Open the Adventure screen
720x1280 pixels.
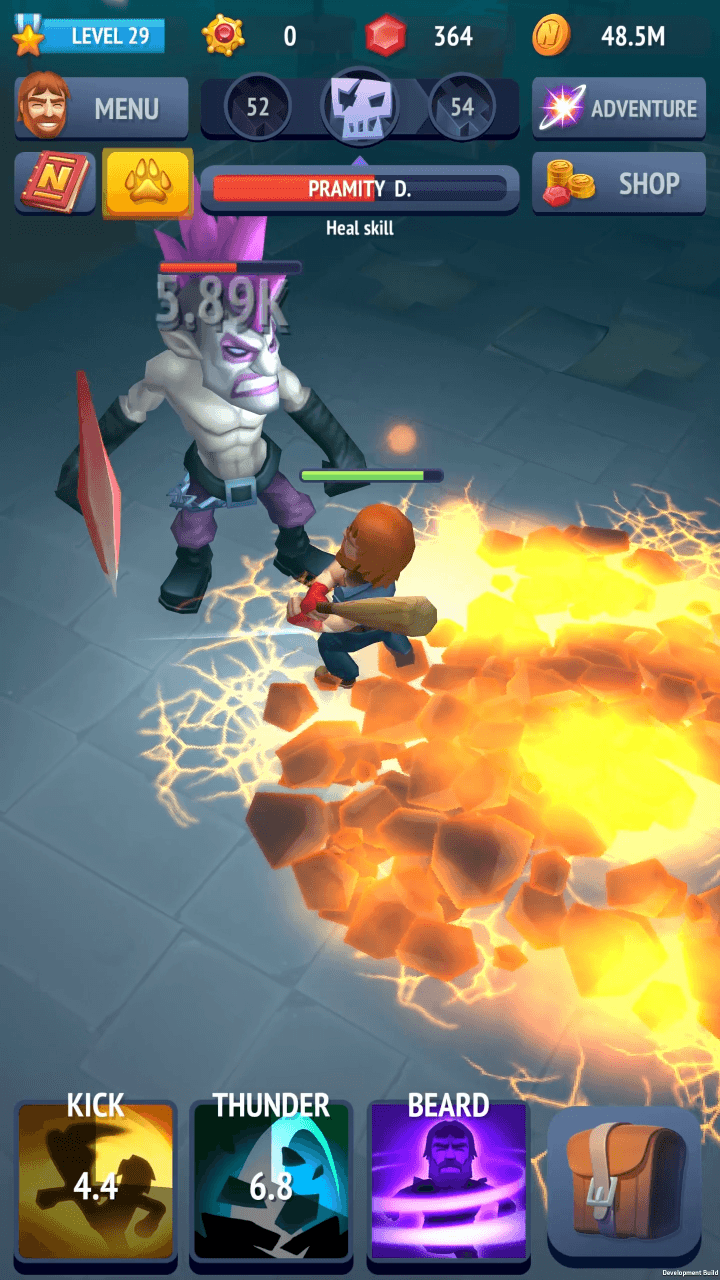point(619,108)
